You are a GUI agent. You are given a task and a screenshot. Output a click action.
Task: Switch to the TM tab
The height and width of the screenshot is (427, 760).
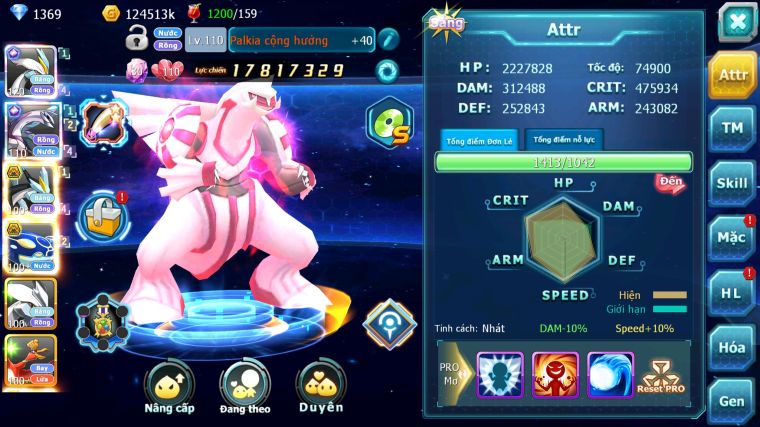tap(732, 129)
